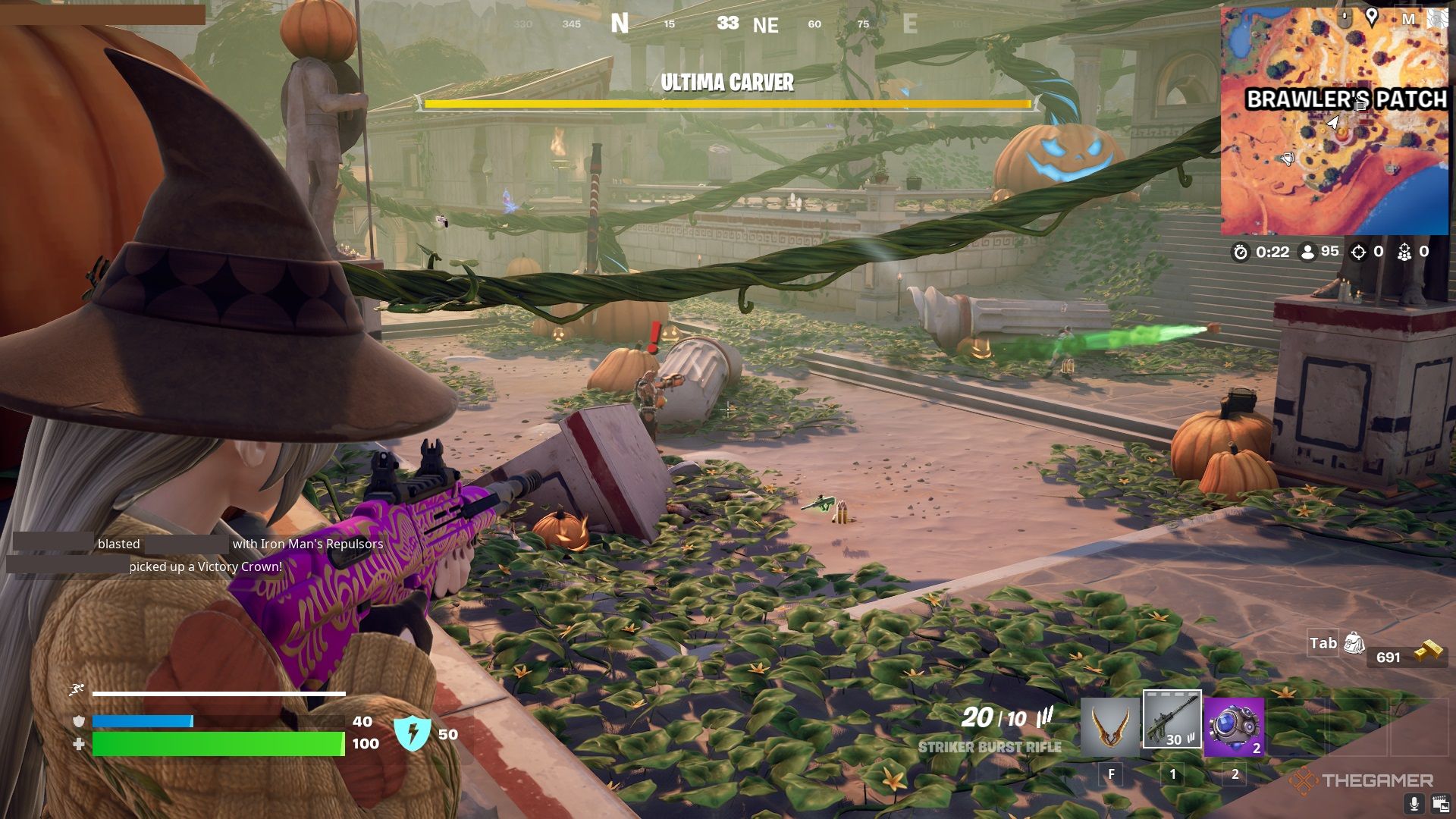Select the Striker Burst Rifle slot

pyautogui.click(x=1172, y=719)
